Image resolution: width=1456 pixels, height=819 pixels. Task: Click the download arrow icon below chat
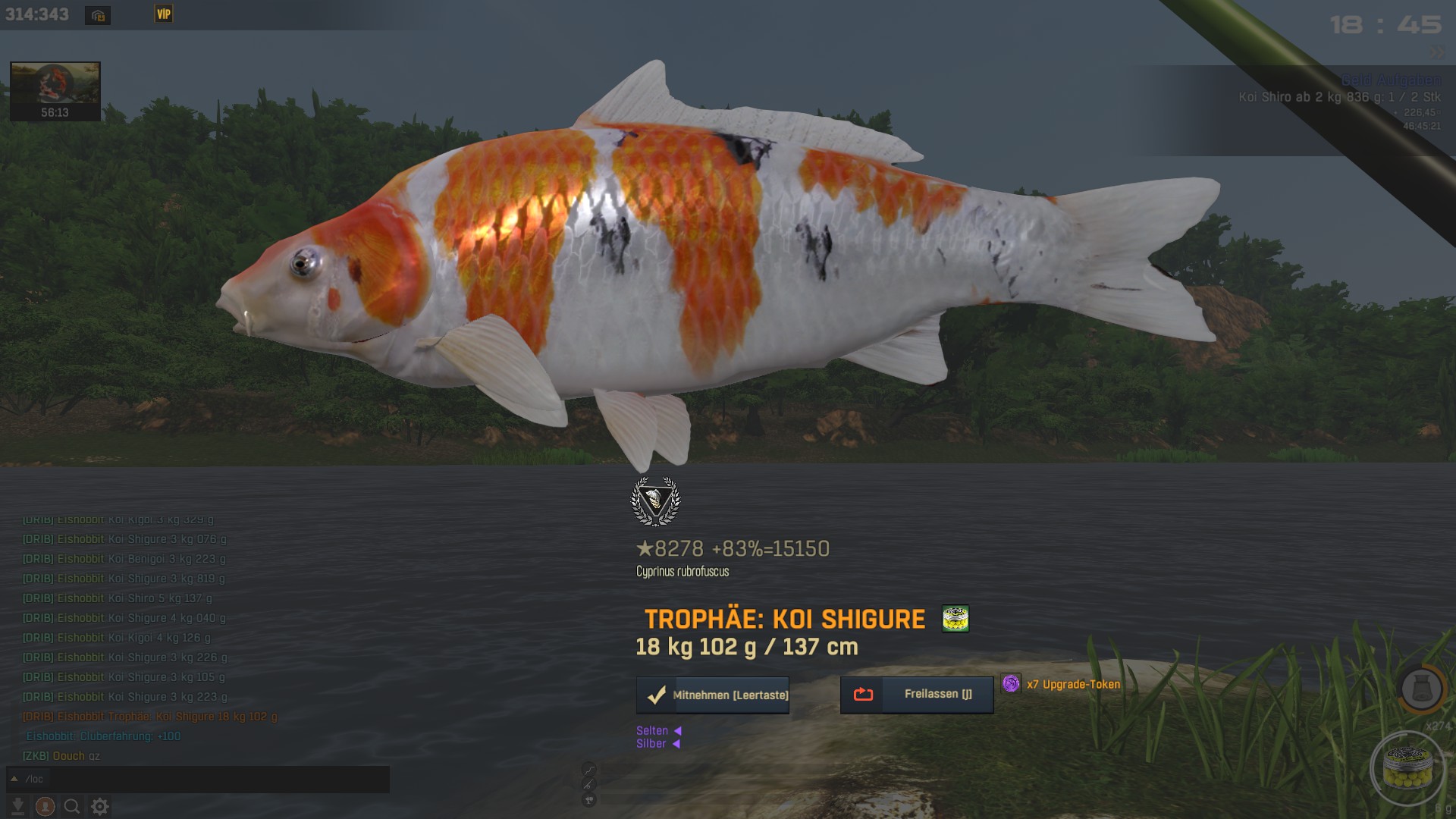point(18,806)
